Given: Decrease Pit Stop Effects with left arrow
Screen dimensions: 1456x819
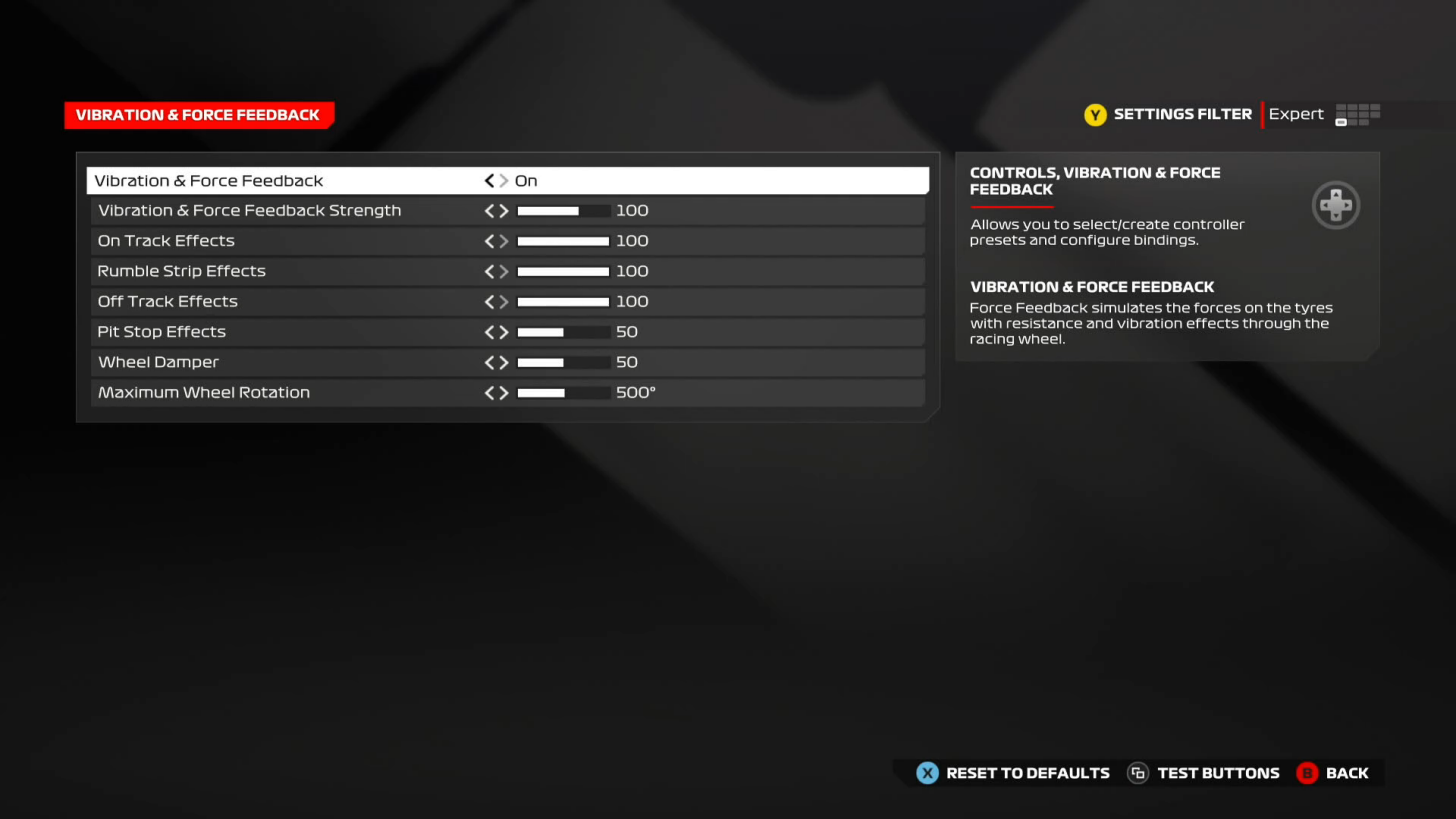Looking at the screenshot, I should (489, 331).
